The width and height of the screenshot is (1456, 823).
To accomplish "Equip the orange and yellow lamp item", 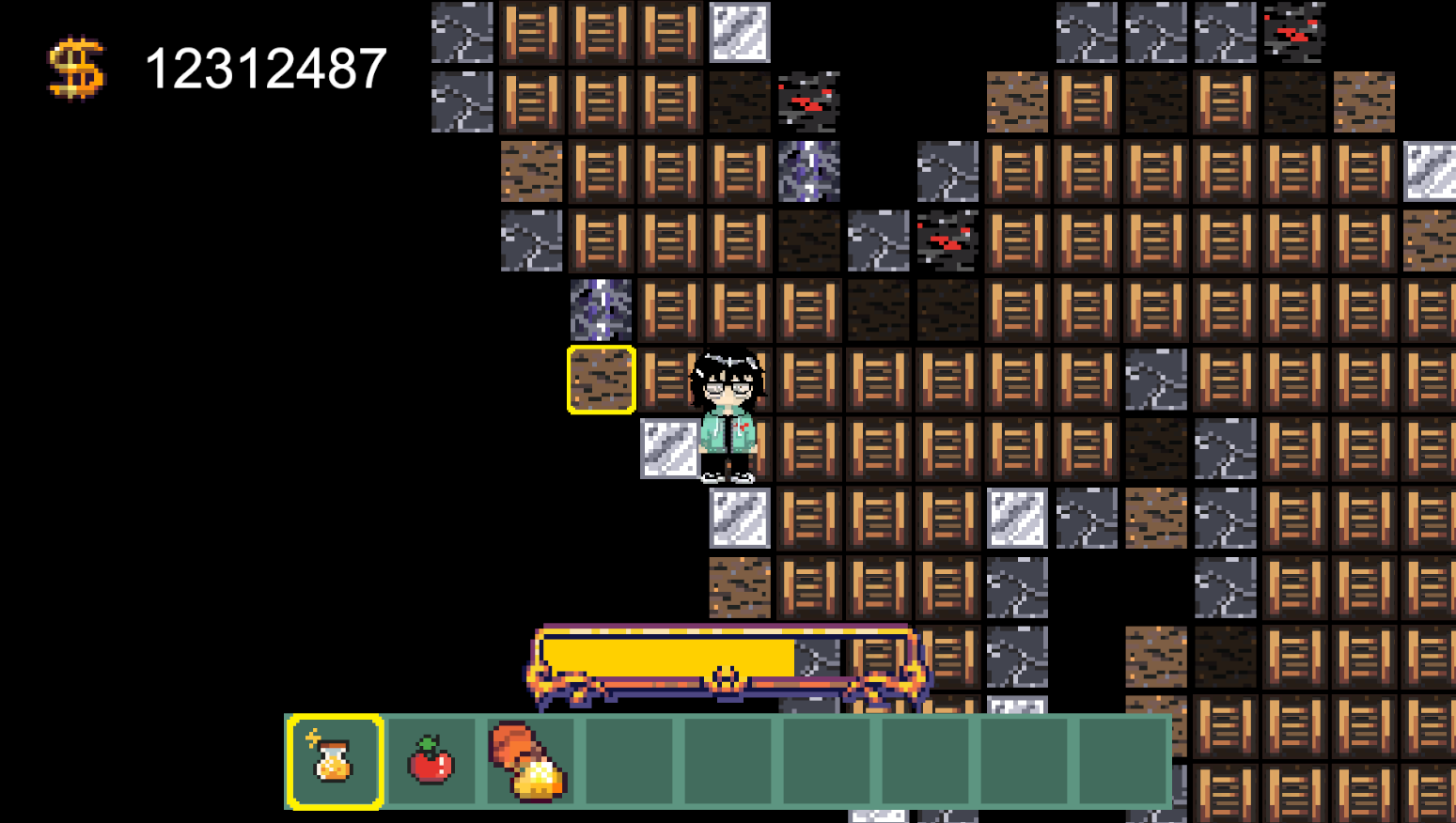I will pyautogui.click(x=529, y=761).
